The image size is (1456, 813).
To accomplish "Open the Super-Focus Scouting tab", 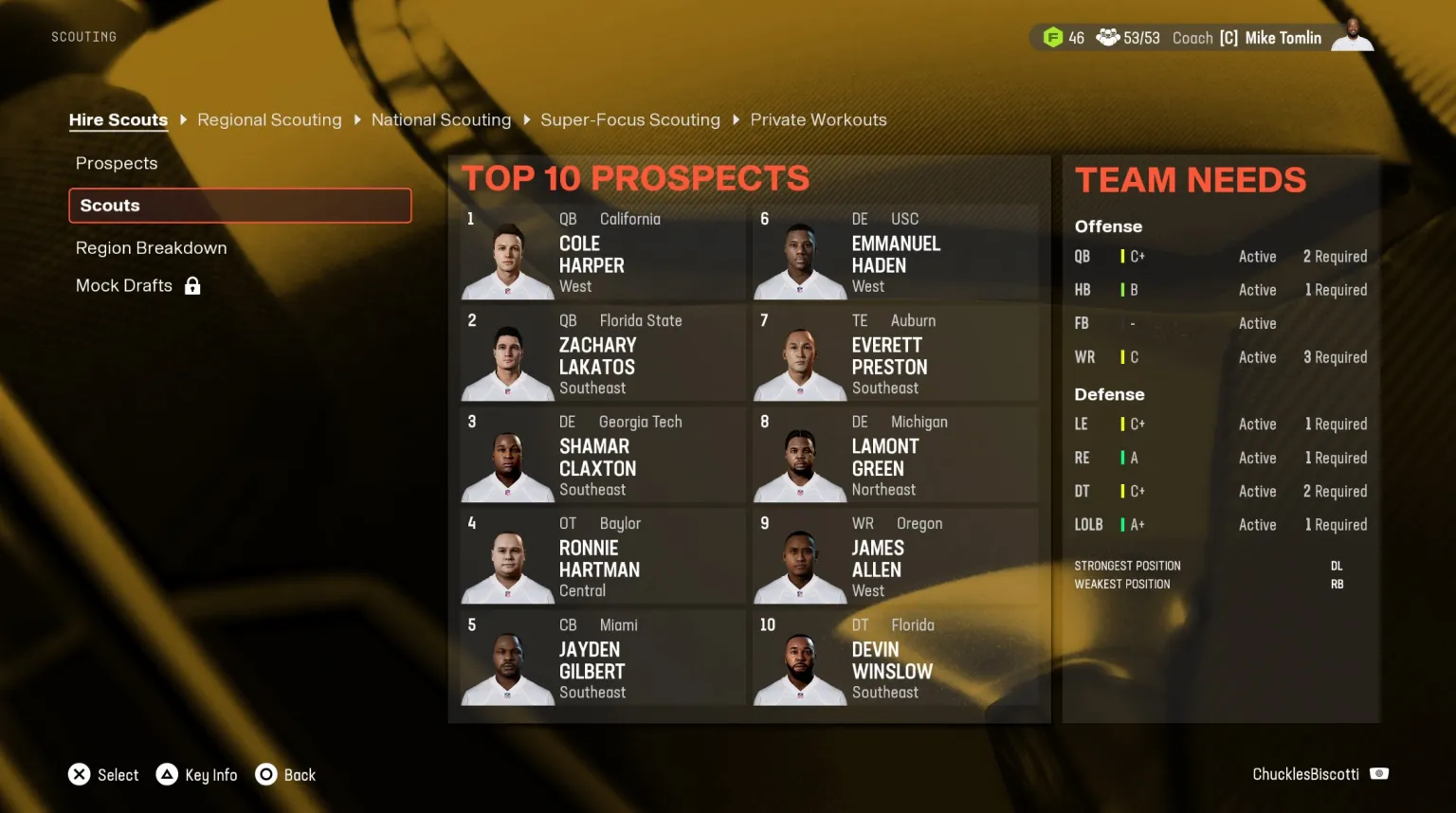I will (630, 119).
